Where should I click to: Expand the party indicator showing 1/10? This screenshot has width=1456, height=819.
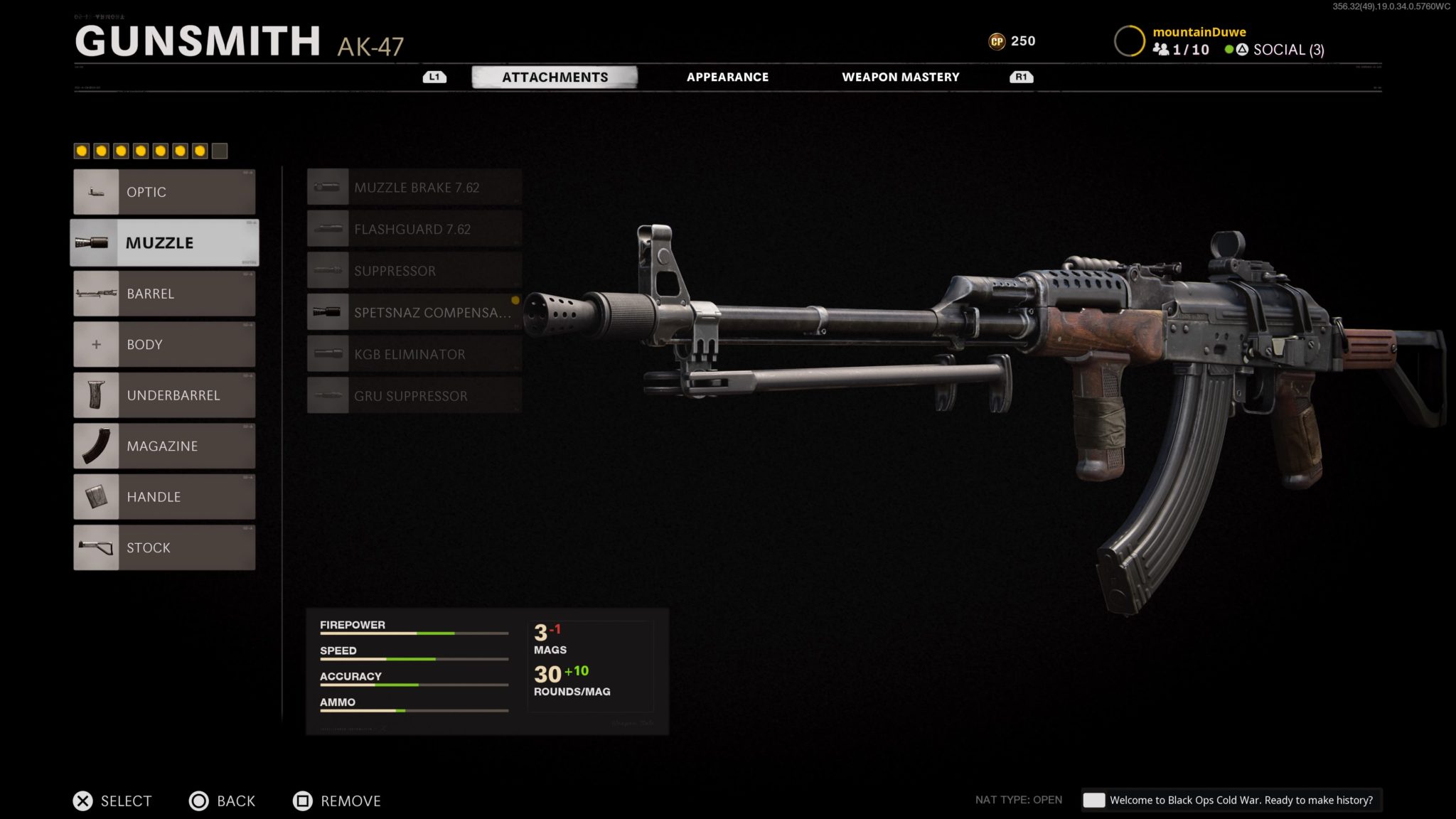click(1181, 50)
